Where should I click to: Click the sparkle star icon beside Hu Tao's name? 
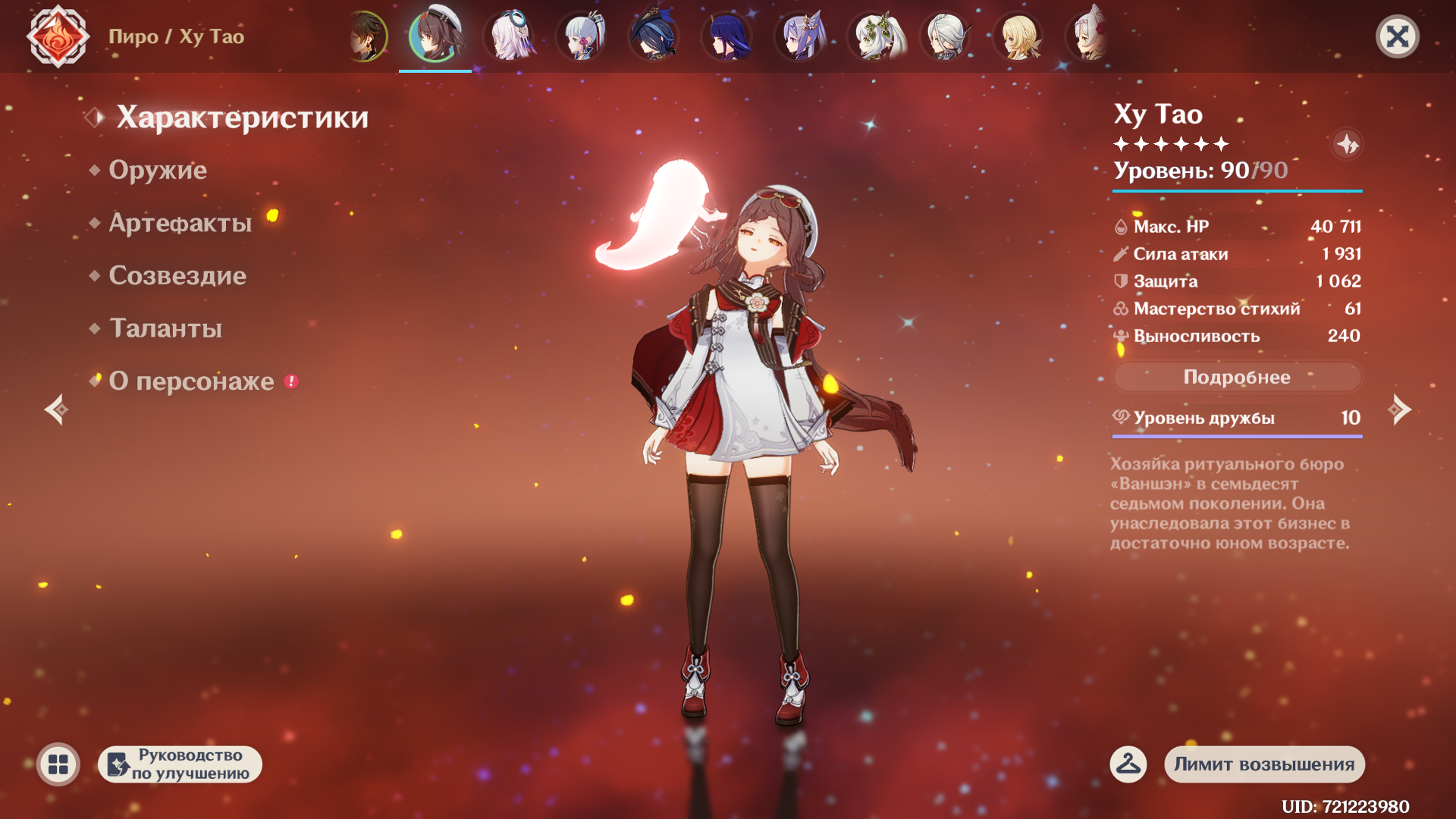1347,144
